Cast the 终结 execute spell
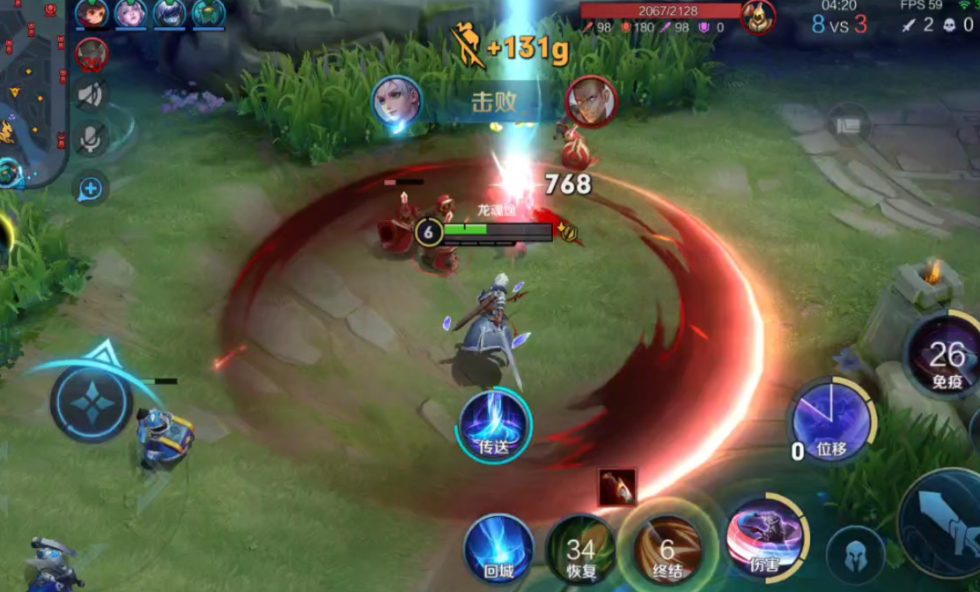This screenshot has width=980, height=592. point(667,551)
